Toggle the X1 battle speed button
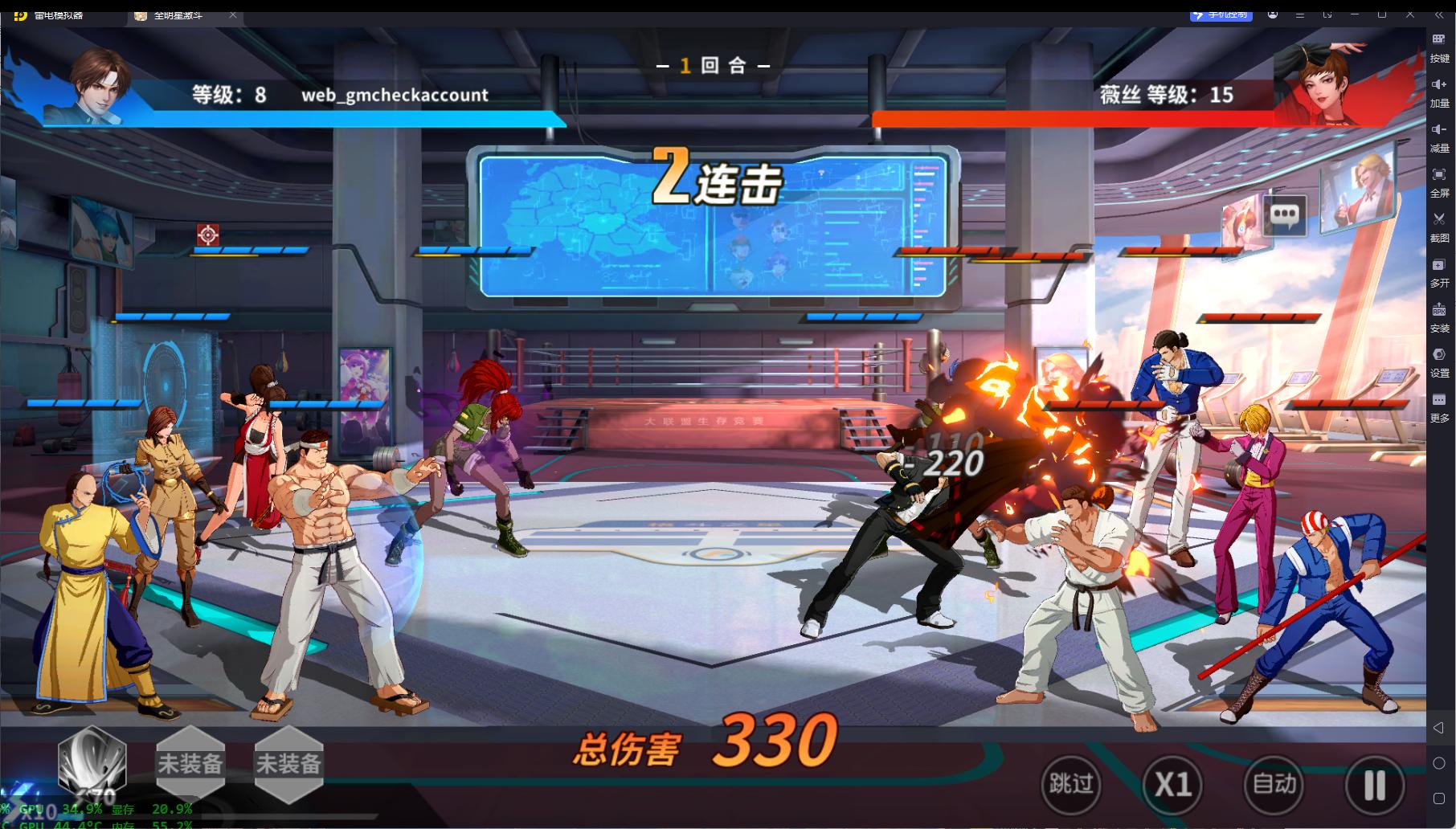The height and width of the screenshot is (829, 1456). [1172, 784]
